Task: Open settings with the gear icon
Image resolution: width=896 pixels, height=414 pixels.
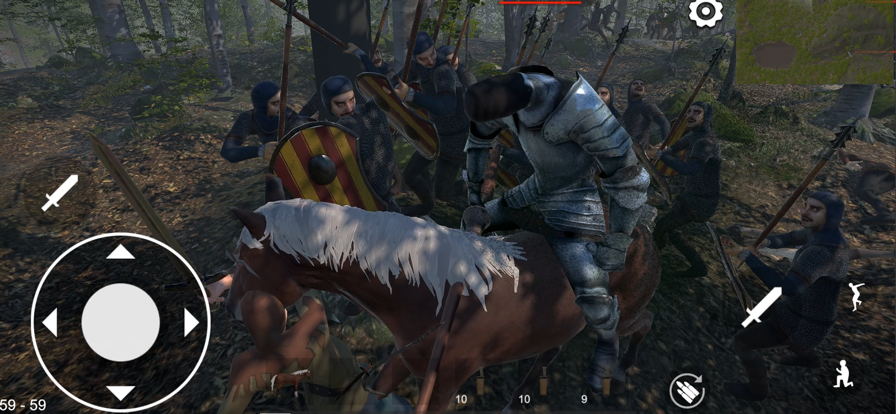Action: [706, 13]
